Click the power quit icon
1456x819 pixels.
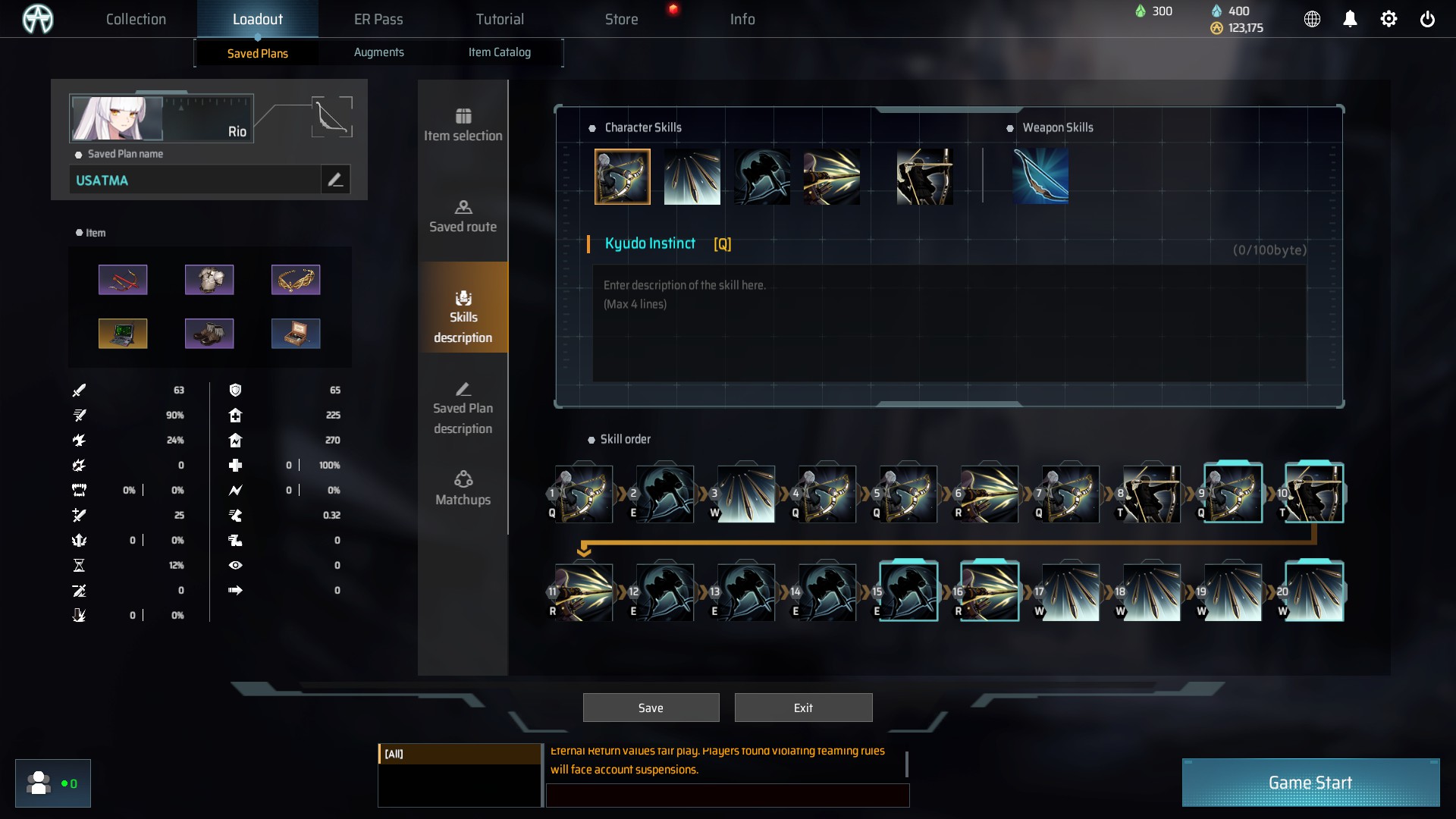pos(1427,19)
